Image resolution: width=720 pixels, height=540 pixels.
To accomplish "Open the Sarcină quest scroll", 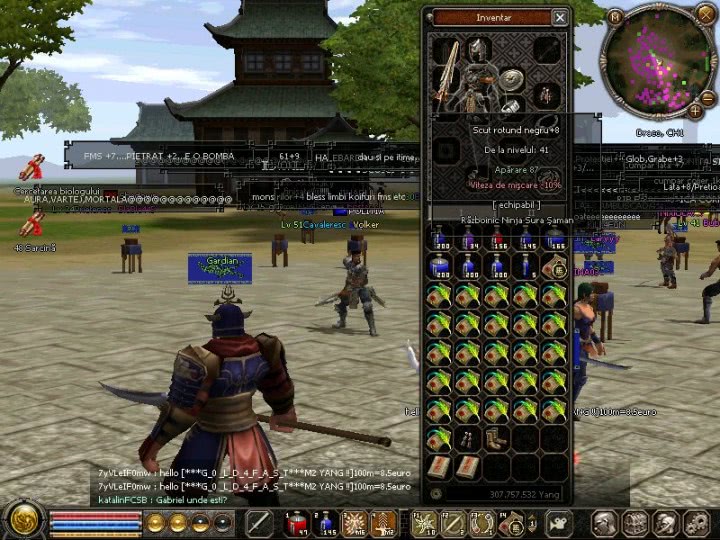I will [30, 226].
